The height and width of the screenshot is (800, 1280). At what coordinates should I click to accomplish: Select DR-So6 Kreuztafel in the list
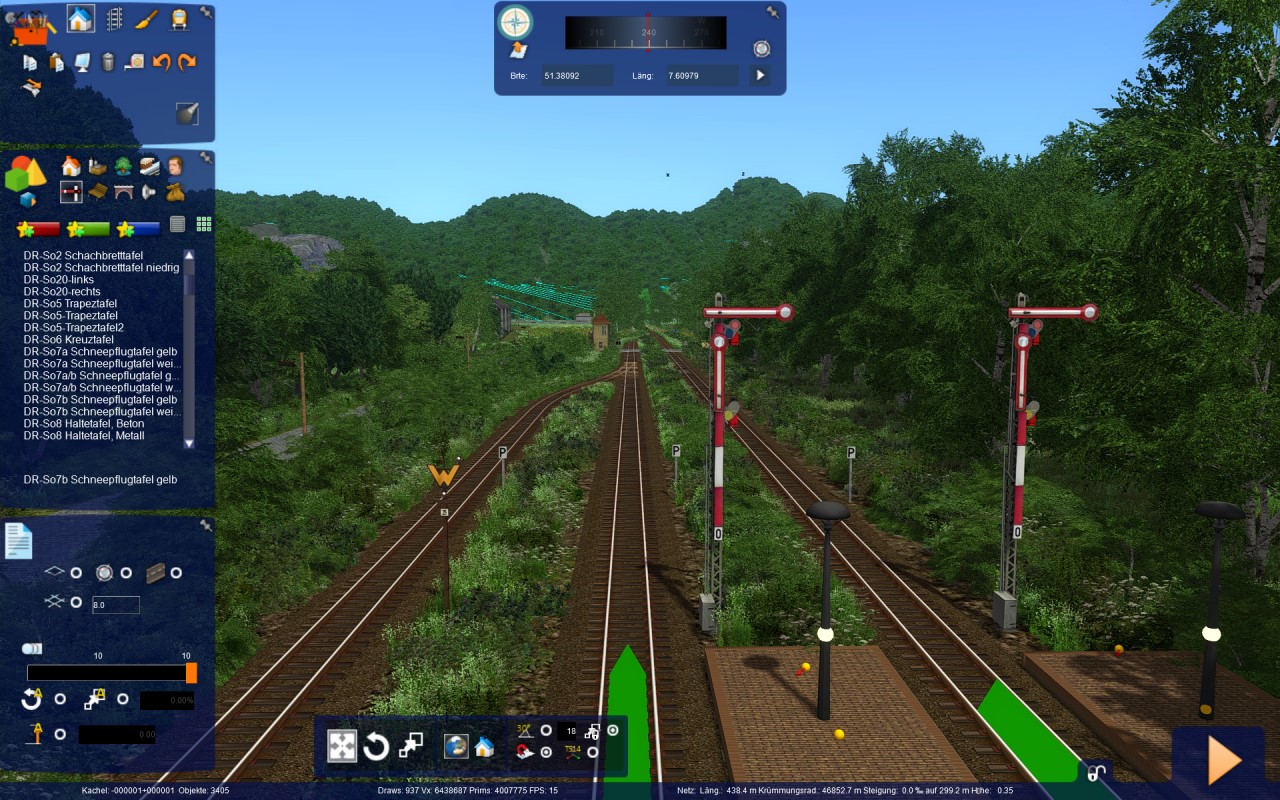[69, 340]
